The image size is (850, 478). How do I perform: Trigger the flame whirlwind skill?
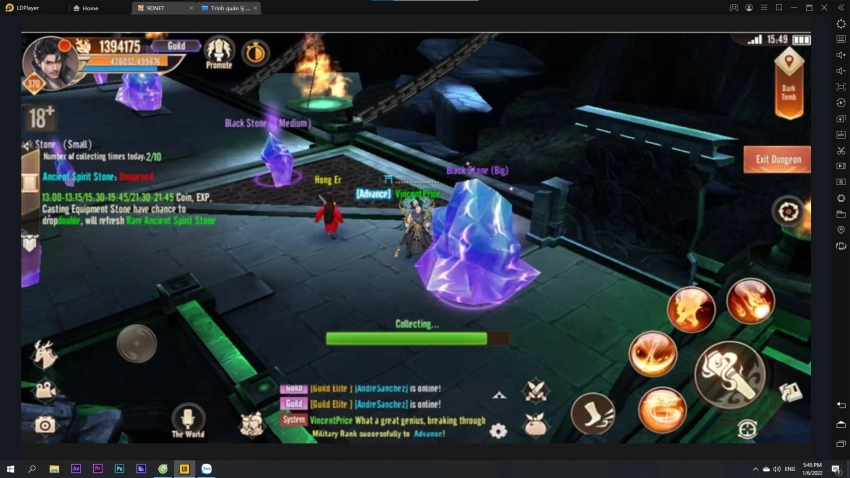click(x=662, y=409)
